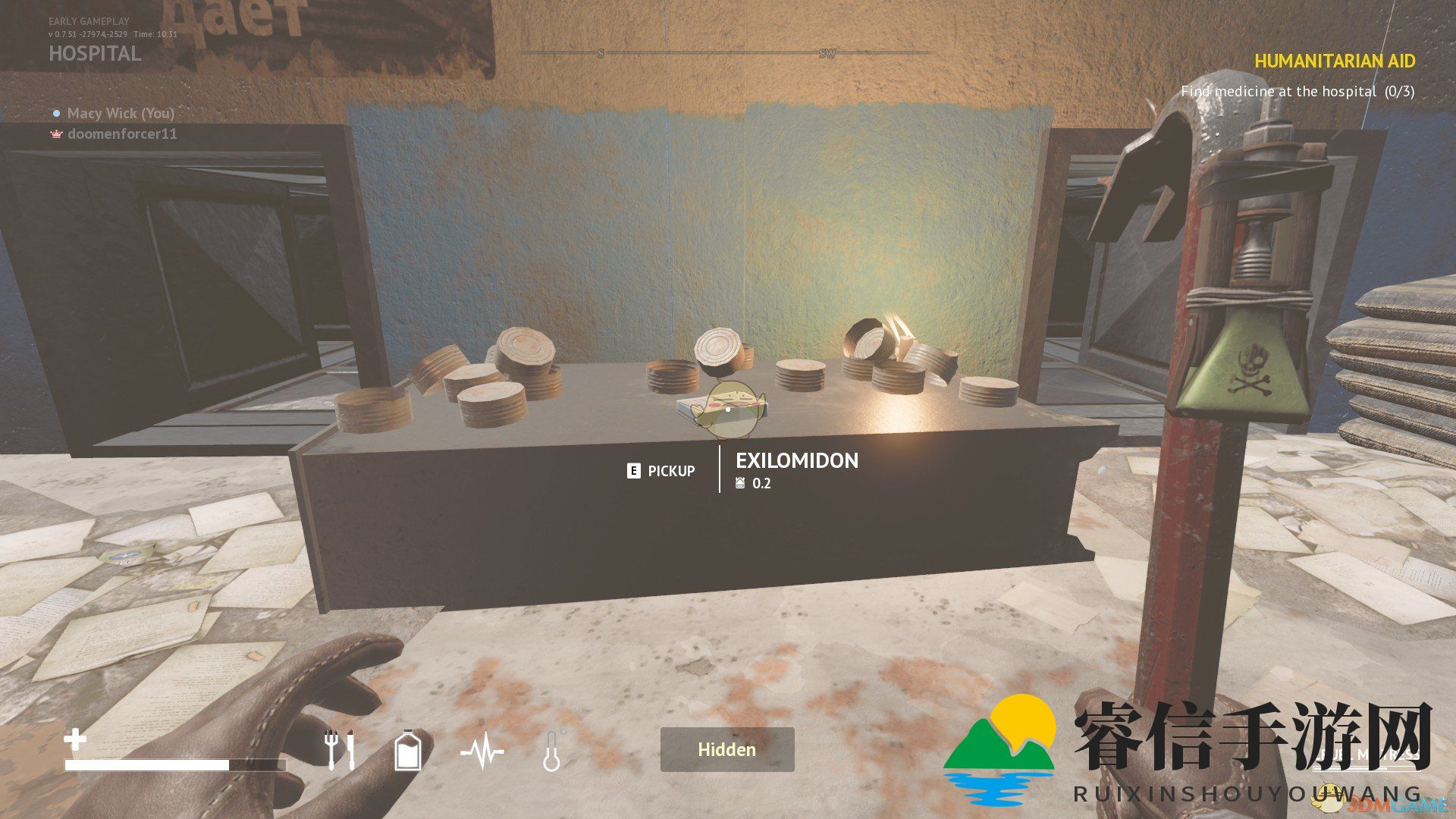This screenshot has height=819, width=1456.
Task: Click the thermometer temperature icon
Action: (x=552, y=751)
